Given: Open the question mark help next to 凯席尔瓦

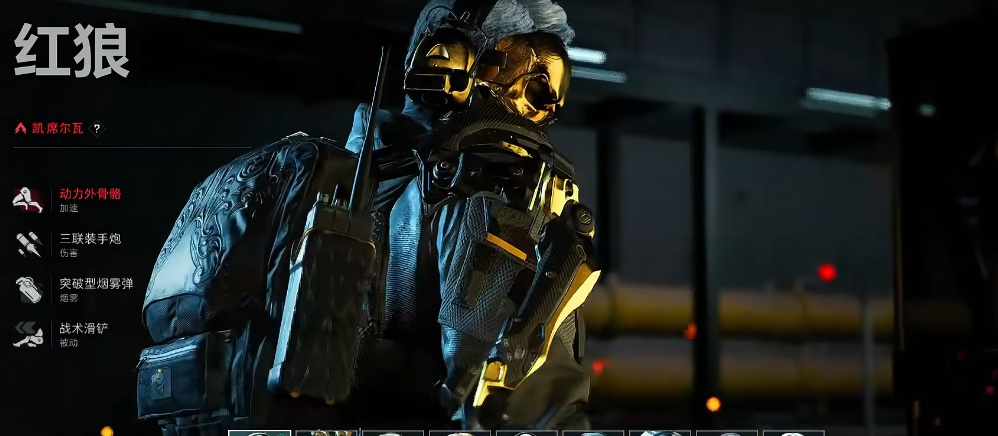Looking at the screenshot, I should click(x=97, y=128).
